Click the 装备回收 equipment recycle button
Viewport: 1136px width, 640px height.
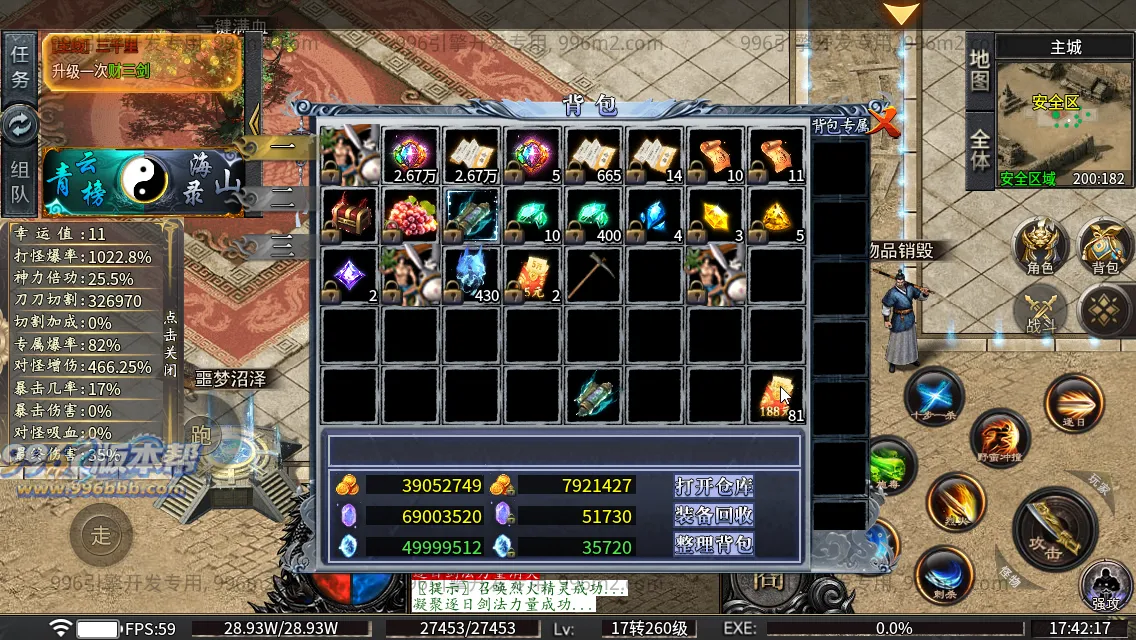(713, 515)
